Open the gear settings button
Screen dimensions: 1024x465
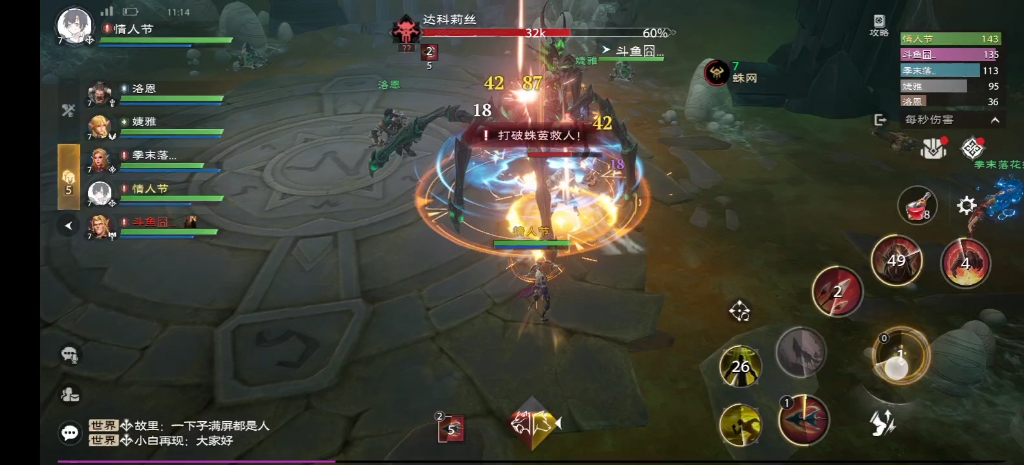(966, 206)
